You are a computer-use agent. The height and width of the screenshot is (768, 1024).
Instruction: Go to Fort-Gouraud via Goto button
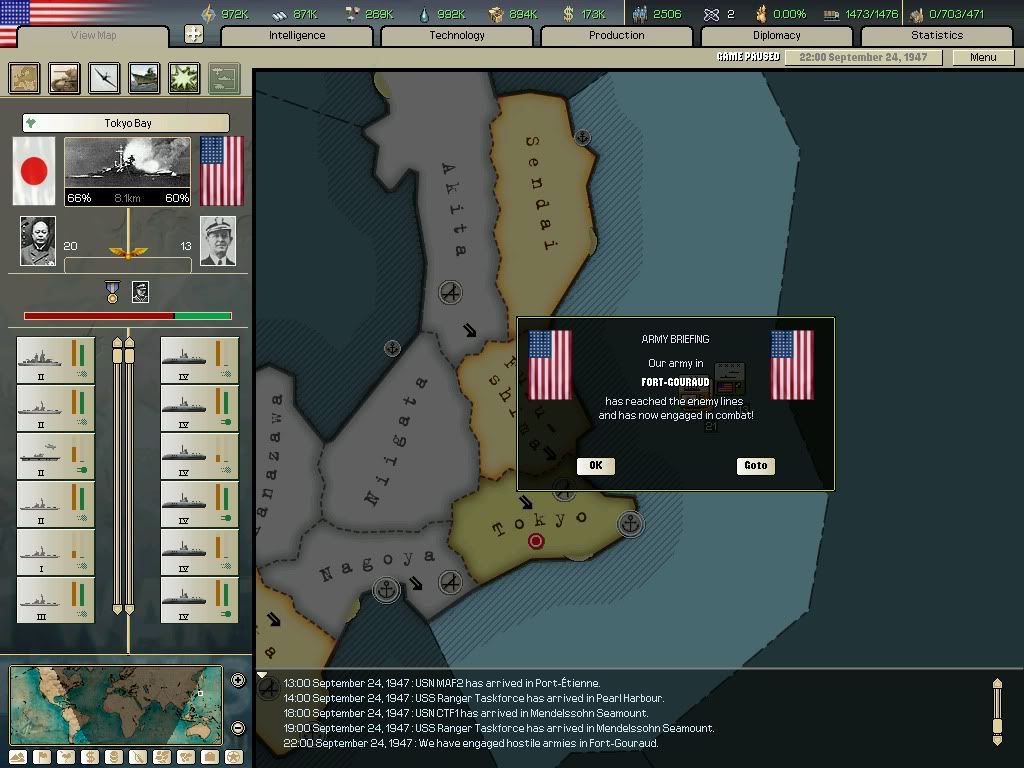755,465
